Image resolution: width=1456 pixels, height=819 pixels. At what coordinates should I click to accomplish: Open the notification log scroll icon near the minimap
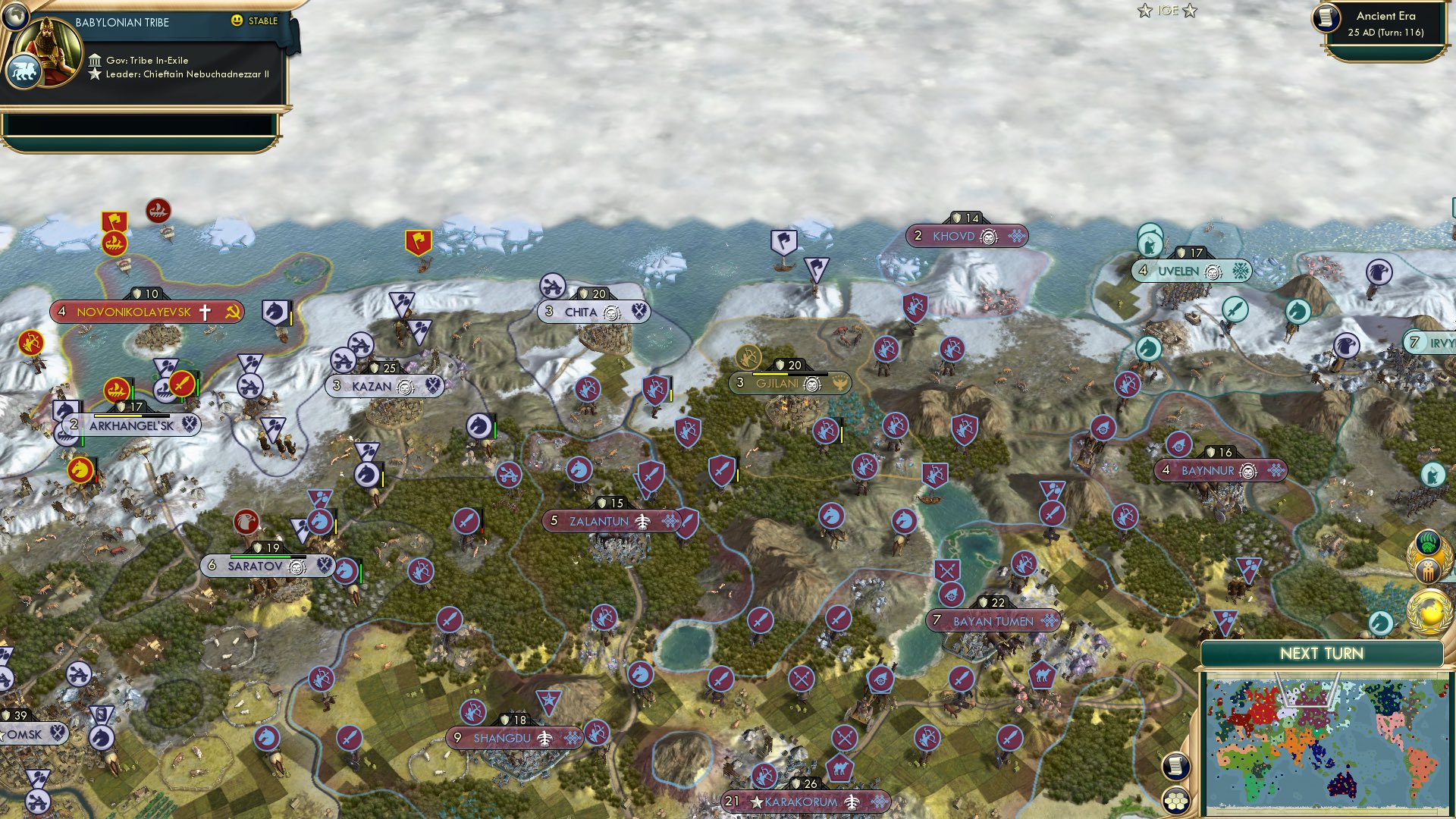coord(1175,767)
